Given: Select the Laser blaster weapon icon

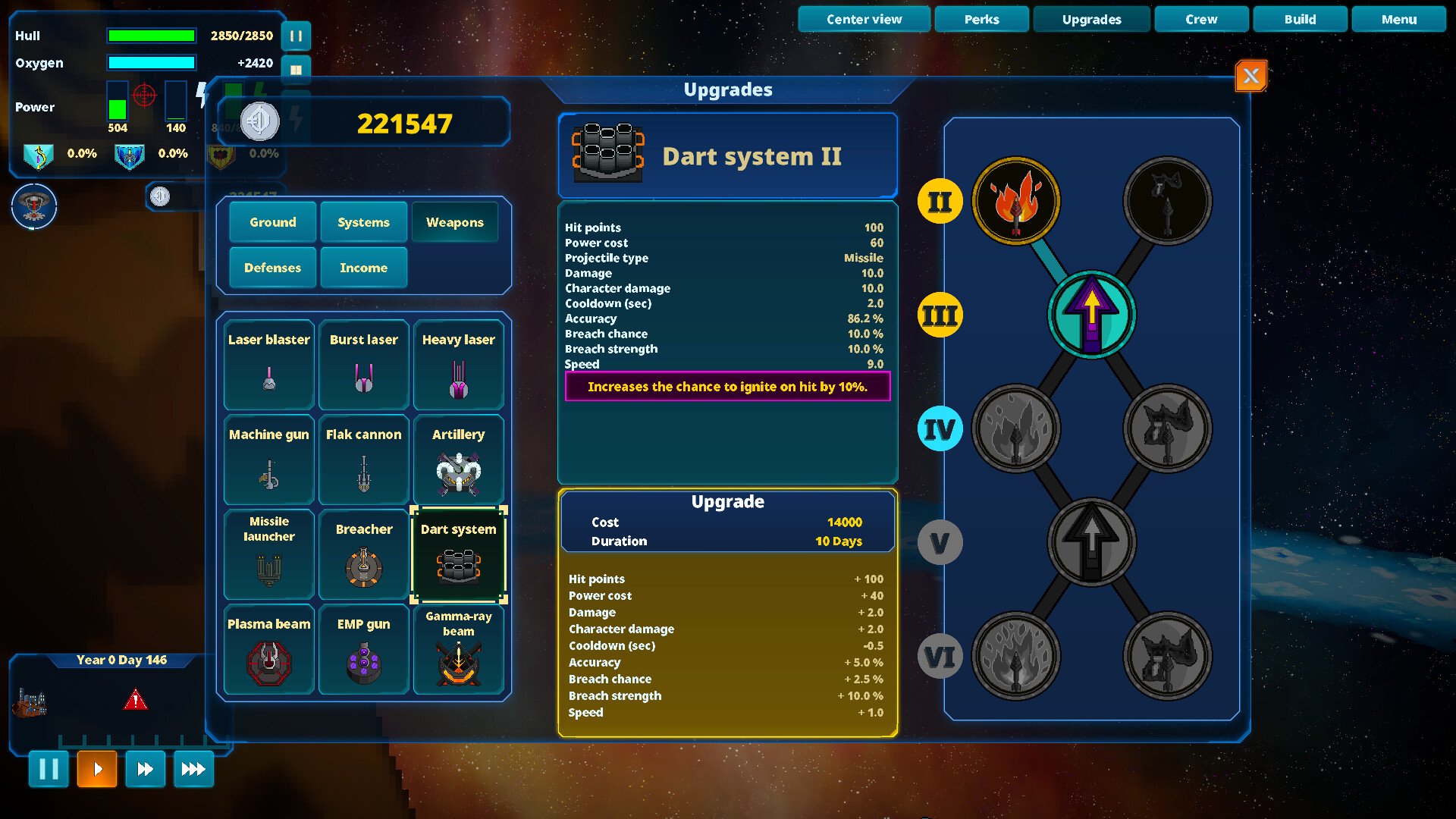Looking at the screenshot, I should pyautogui.click(x=268, y=365).
